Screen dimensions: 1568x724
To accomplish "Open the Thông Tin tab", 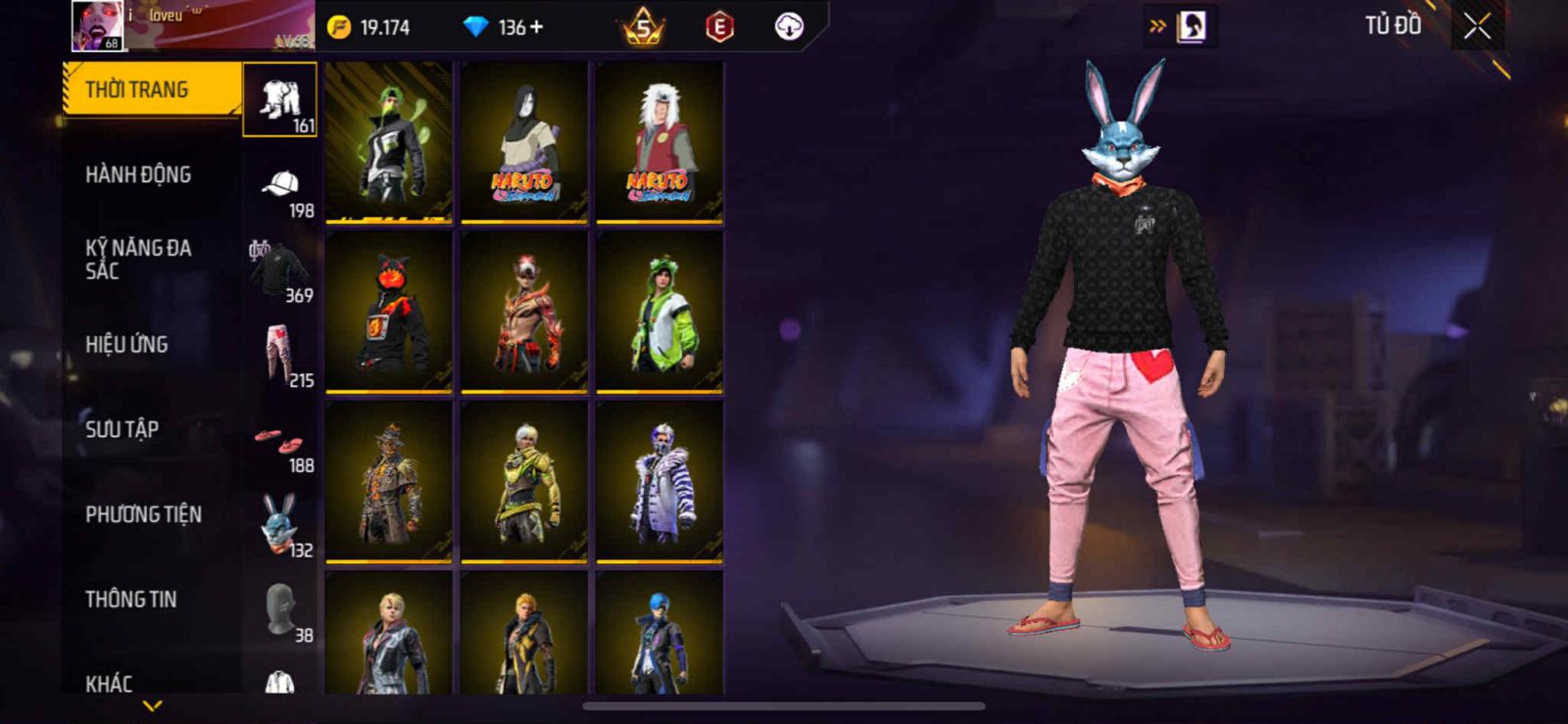I will [x=131, y=600].
